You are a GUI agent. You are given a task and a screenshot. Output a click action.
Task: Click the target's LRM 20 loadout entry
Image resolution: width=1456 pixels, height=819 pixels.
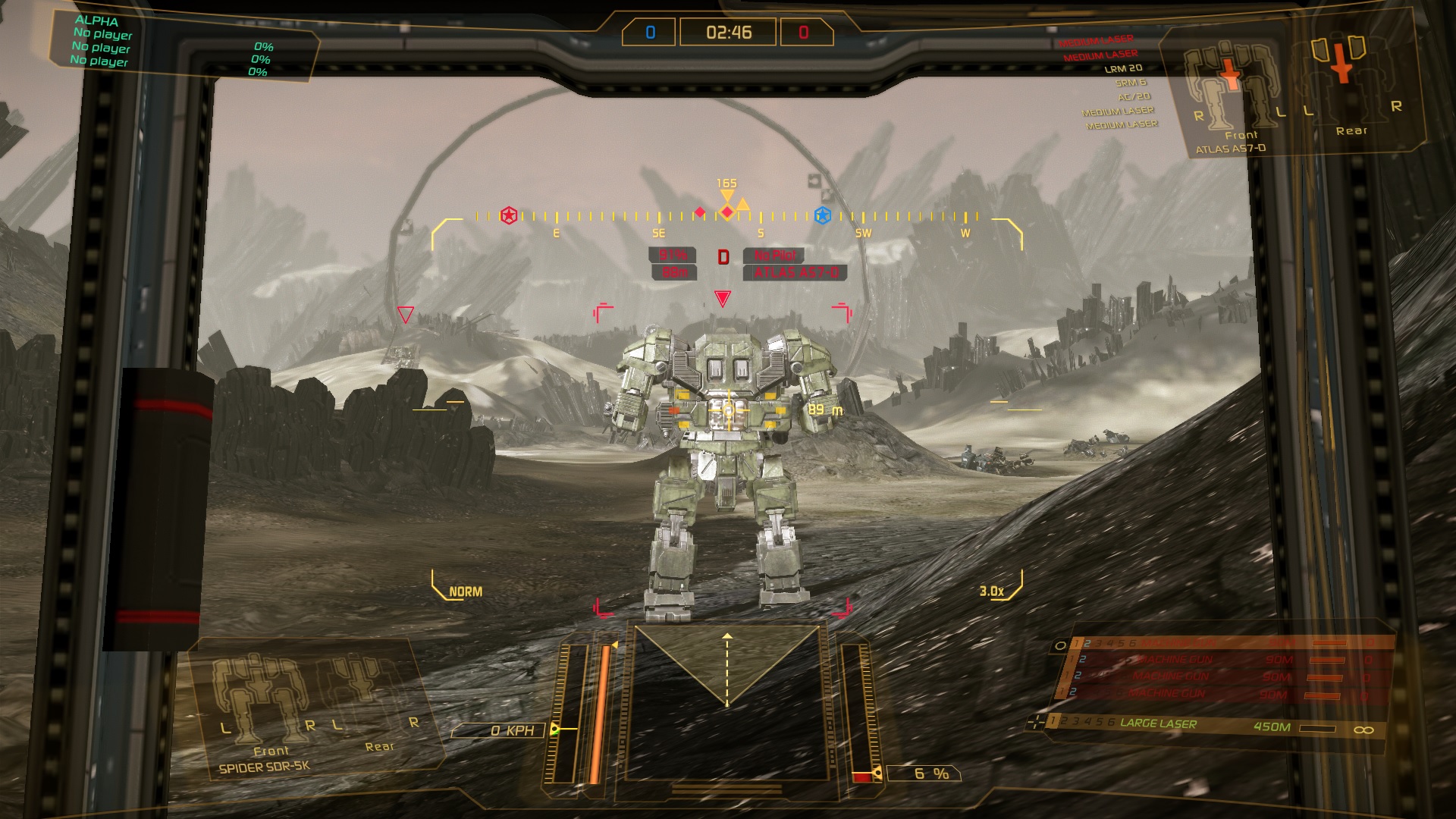[x=1123, y=68]
